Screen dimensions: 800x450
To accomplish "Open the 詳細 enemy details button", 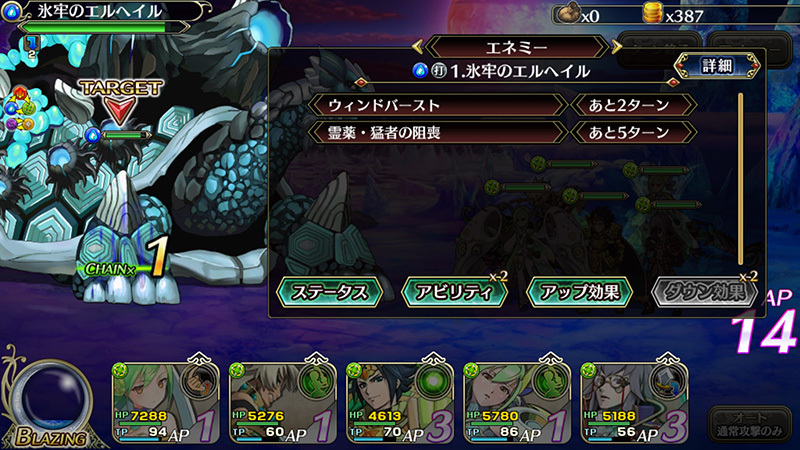I will (x=712, y=67).
